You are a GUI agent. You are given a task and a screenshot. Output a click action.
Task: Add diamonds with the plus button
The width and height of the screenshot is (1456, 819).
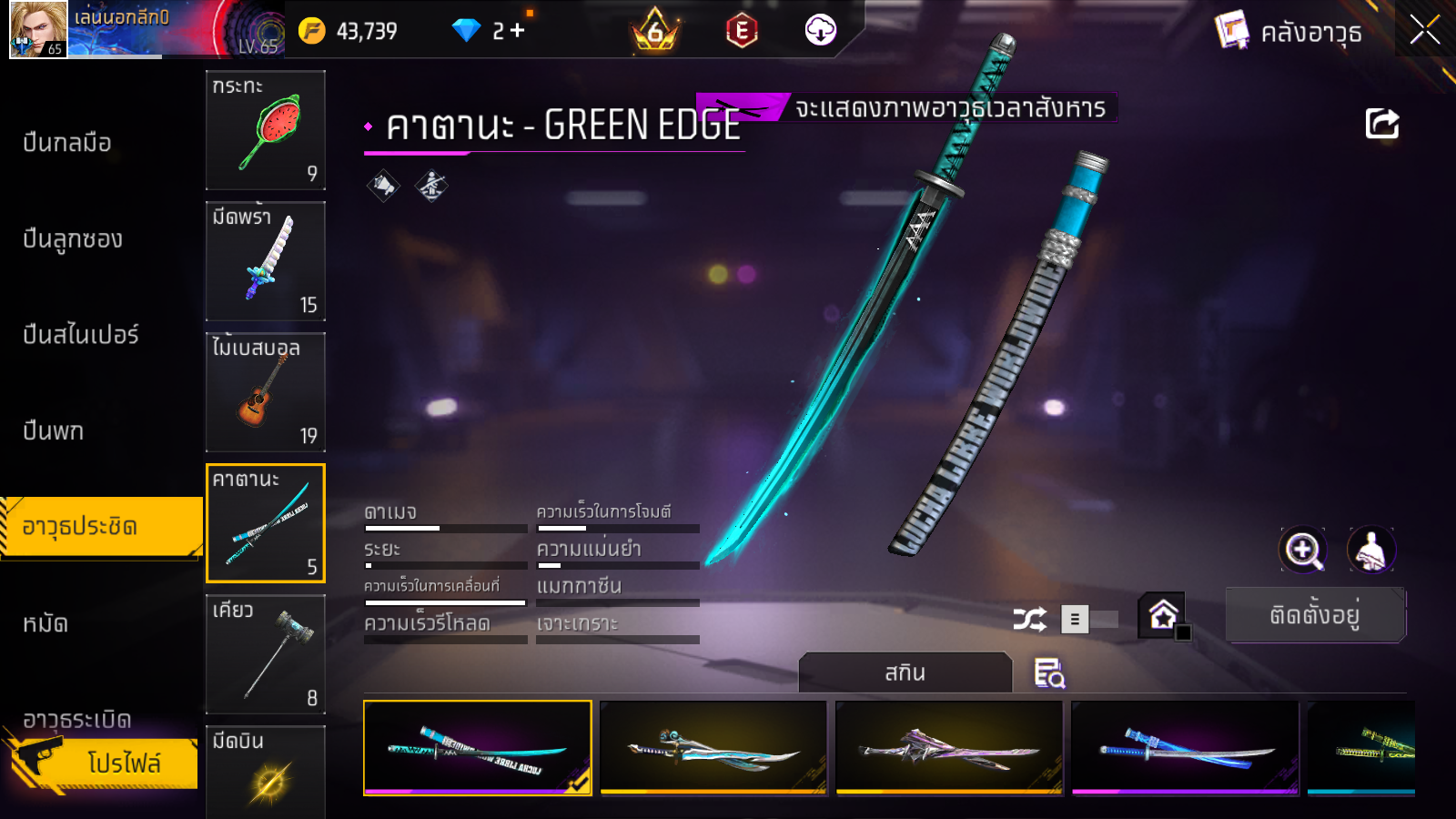coord(518,31)
